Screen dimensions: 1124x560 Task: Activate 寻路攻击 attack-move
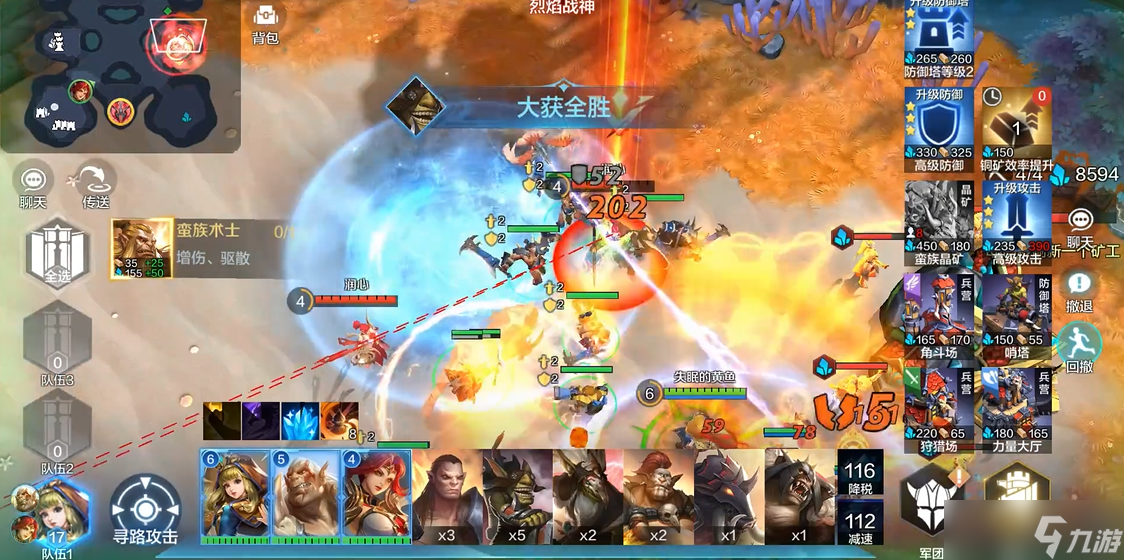(145, 508)
